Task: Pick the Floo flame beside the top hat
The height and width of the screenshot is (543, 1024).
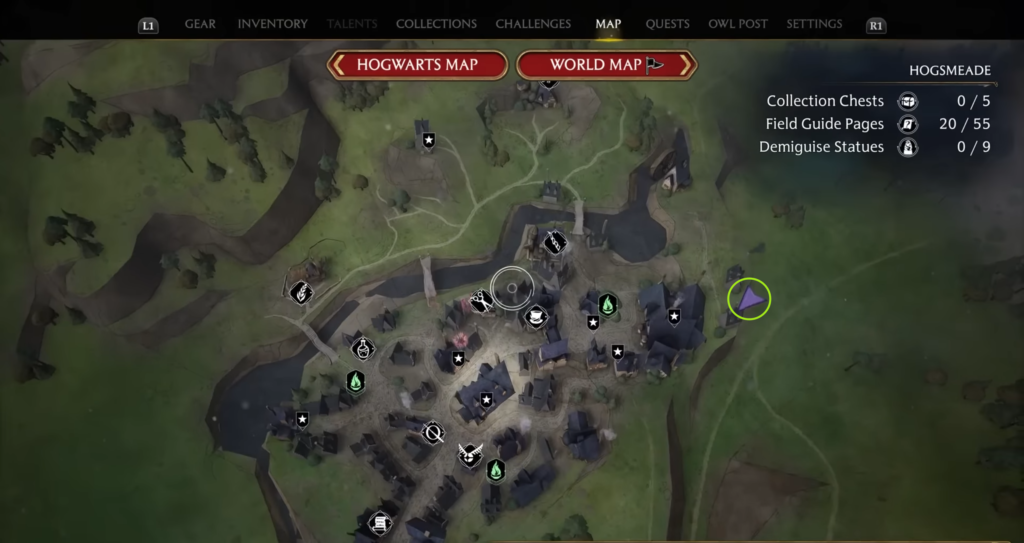Action: pos(607,304)
